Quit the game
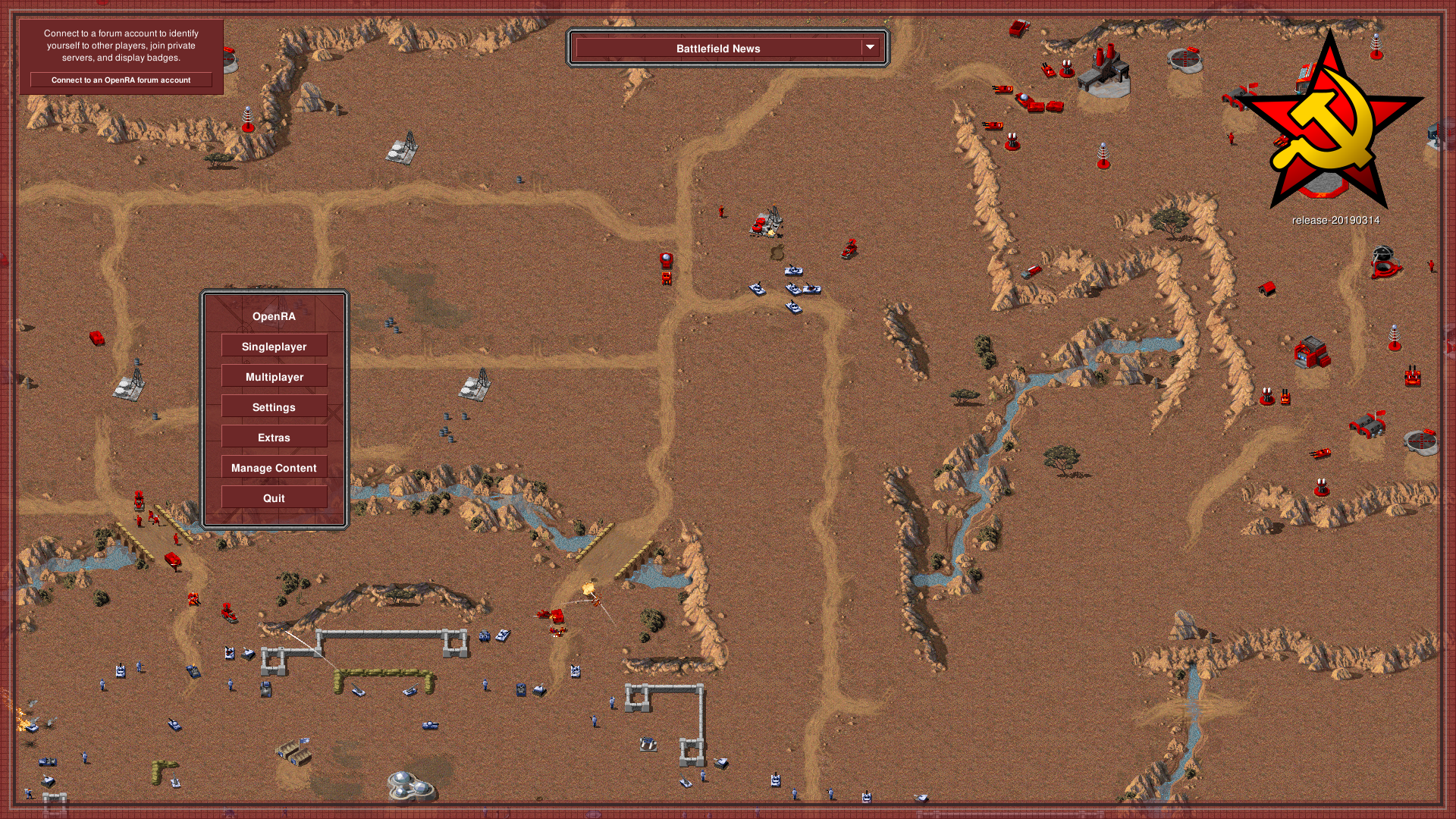Viewport: 1456px width, 819px height. tap(274, 498)
